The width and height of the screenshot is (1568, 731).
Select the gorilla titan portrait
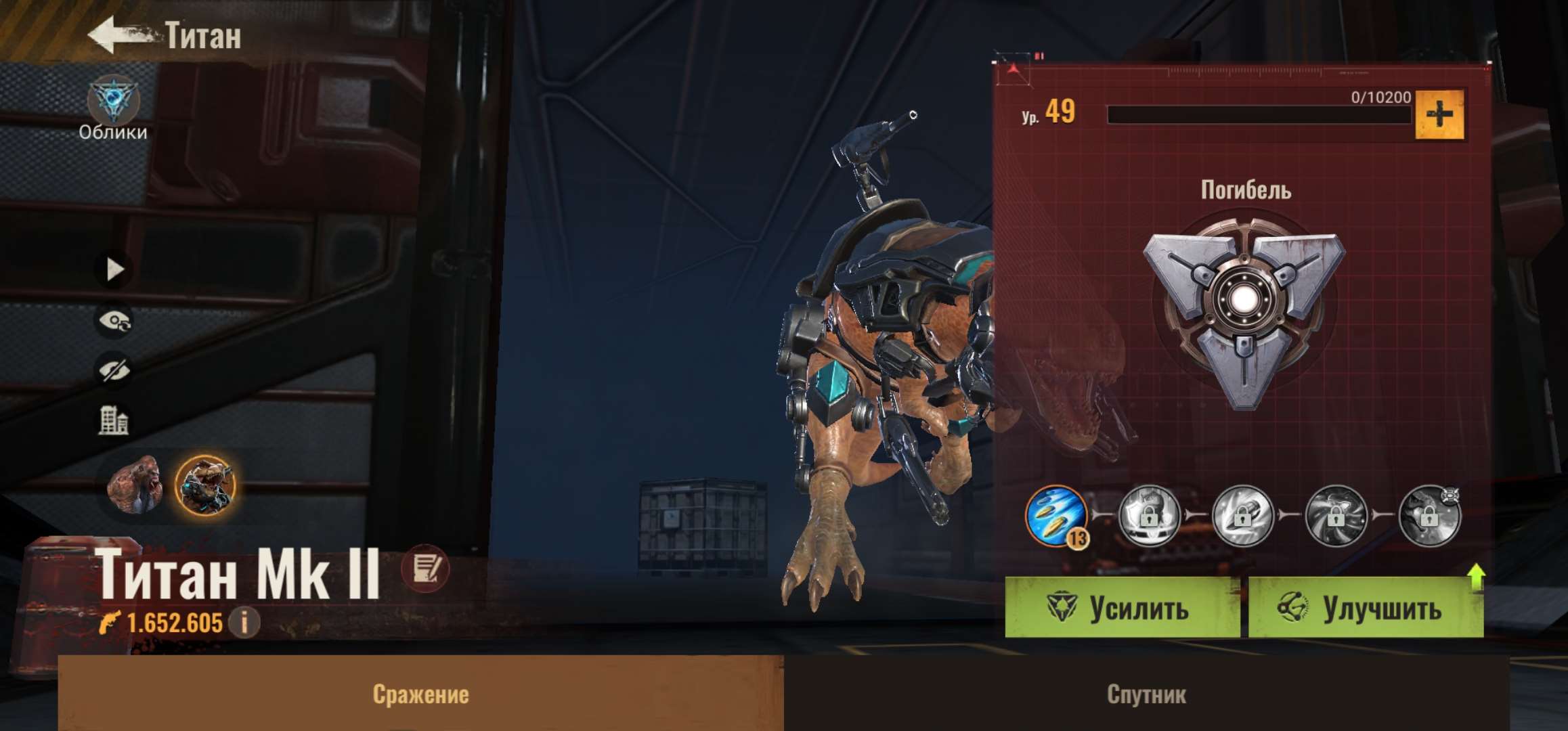coord(136,485)
